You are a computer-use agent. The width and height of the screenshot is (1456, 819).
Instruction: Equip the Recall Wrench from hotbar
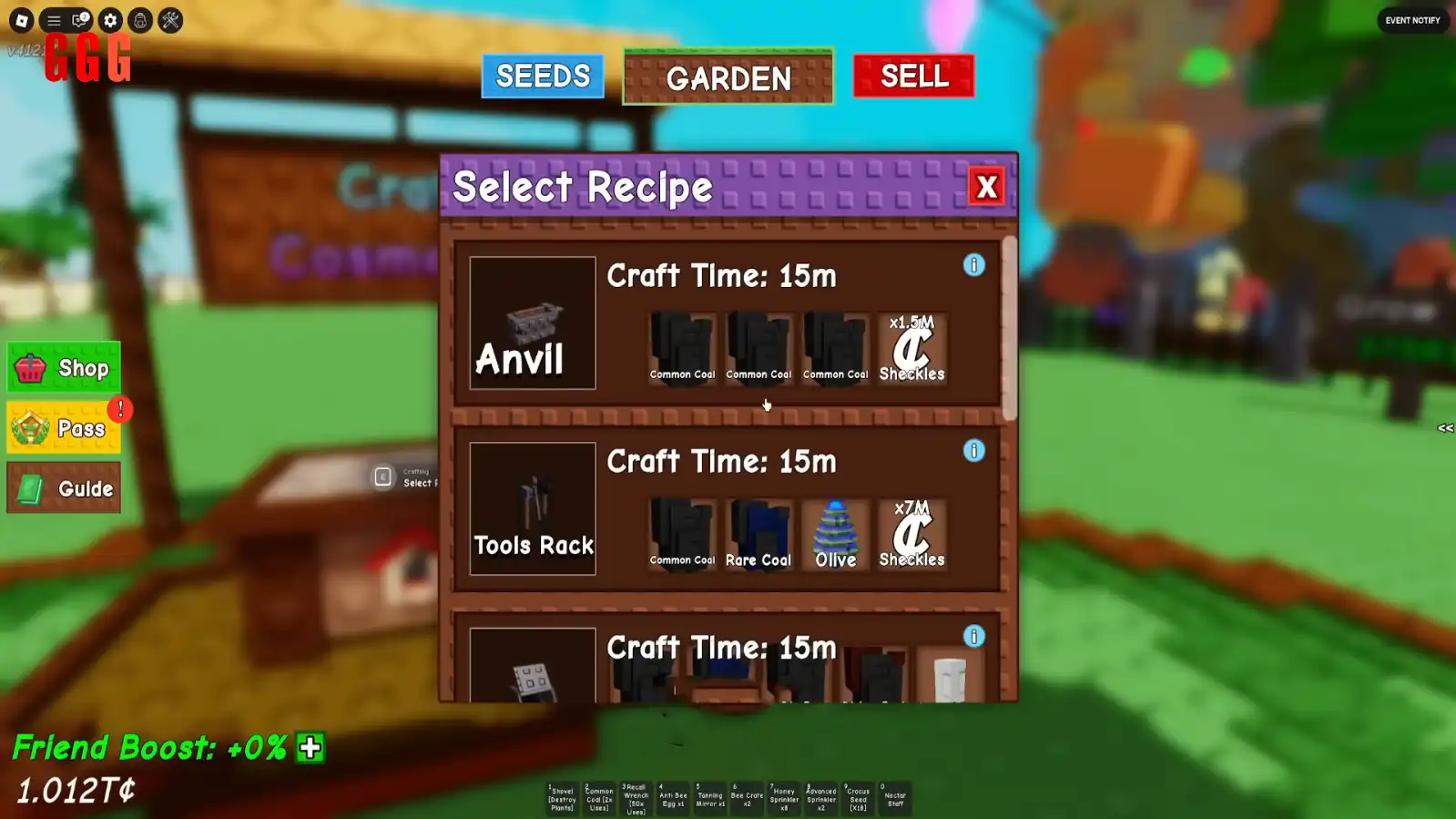(x=636, y=798)
